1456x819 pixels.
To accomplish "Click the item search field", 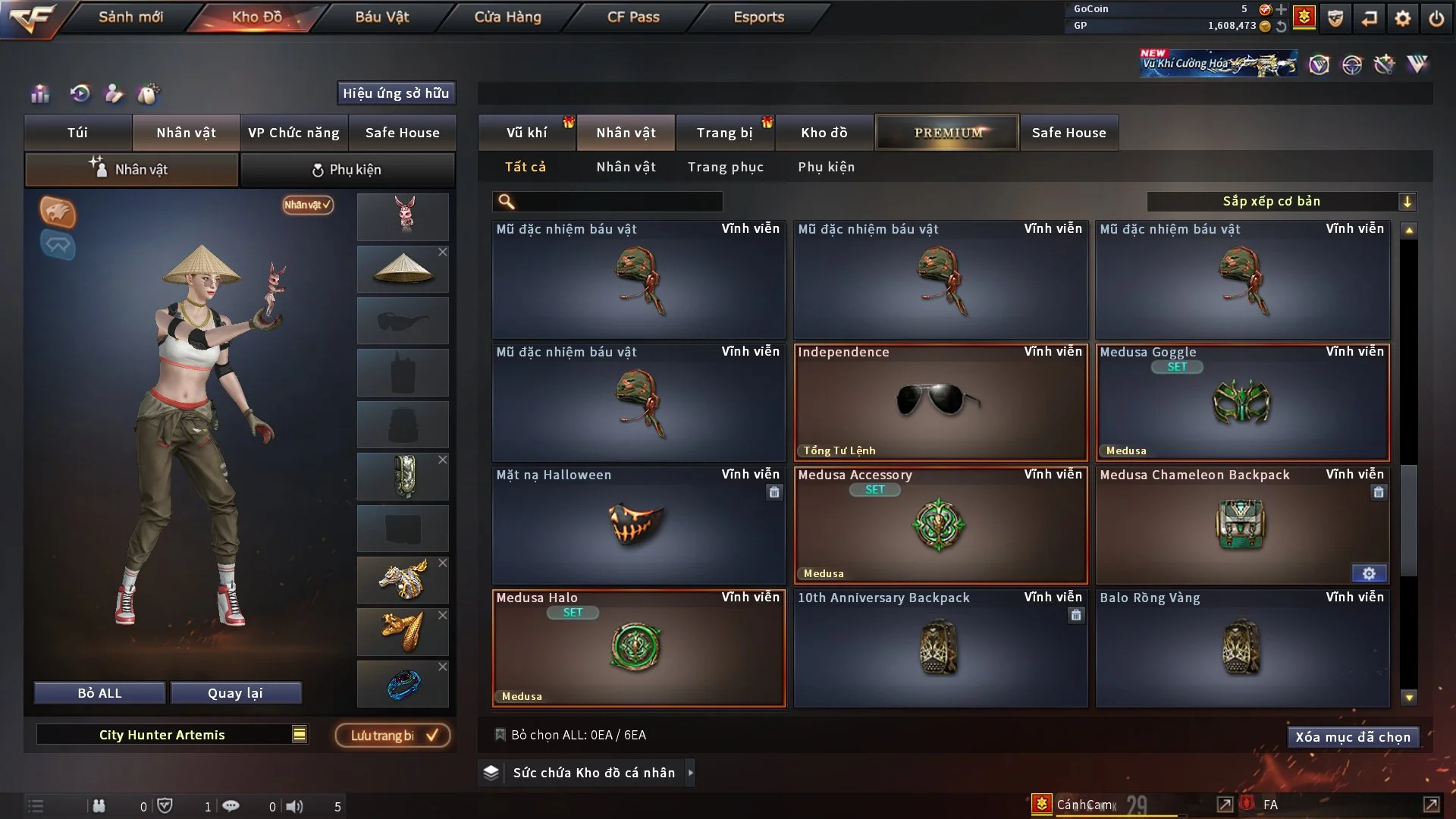I will [618, 202].
